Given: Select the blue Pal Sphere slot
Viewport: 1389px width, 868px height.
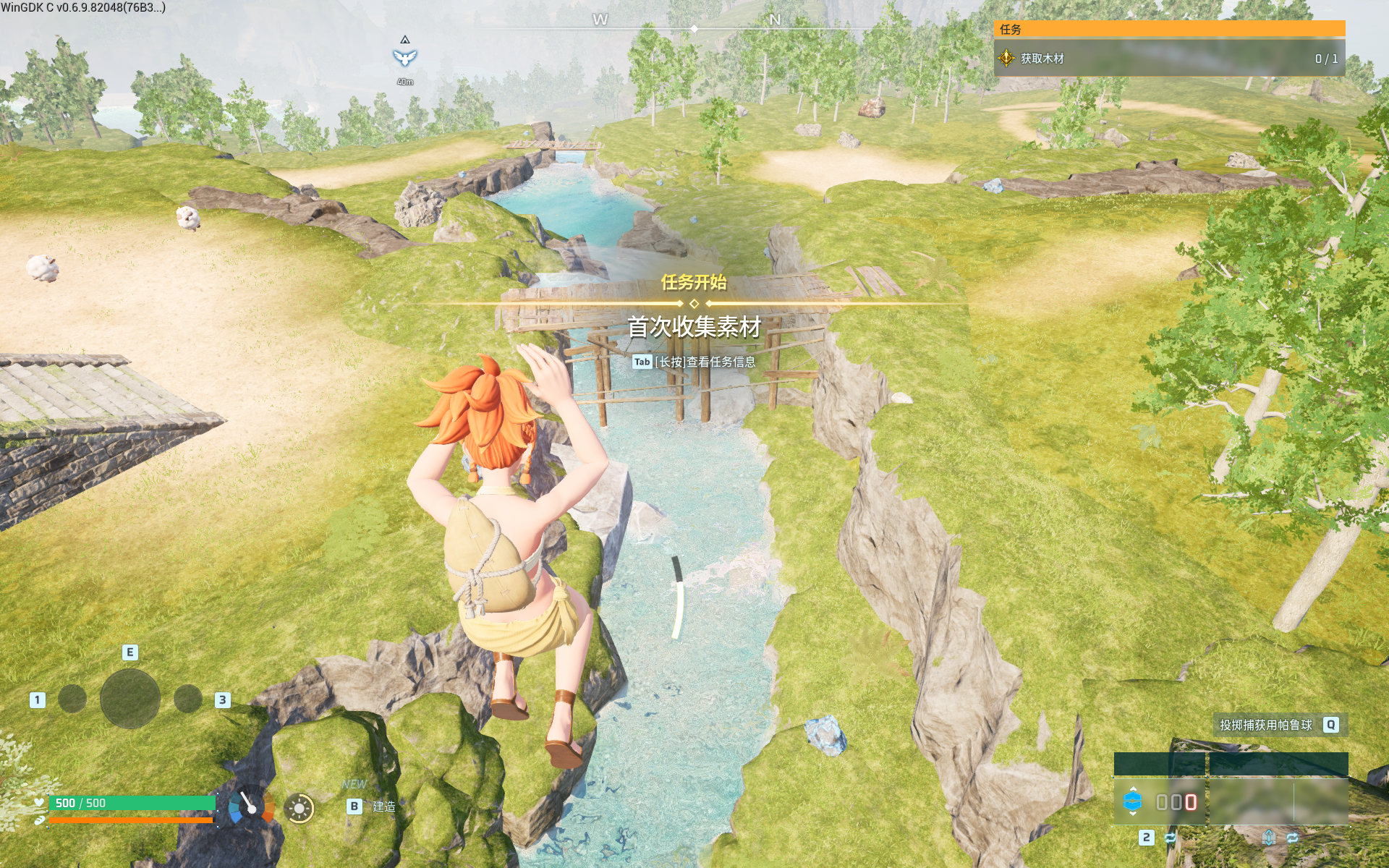Looking at the screenshot, I should pos(1132,801).
